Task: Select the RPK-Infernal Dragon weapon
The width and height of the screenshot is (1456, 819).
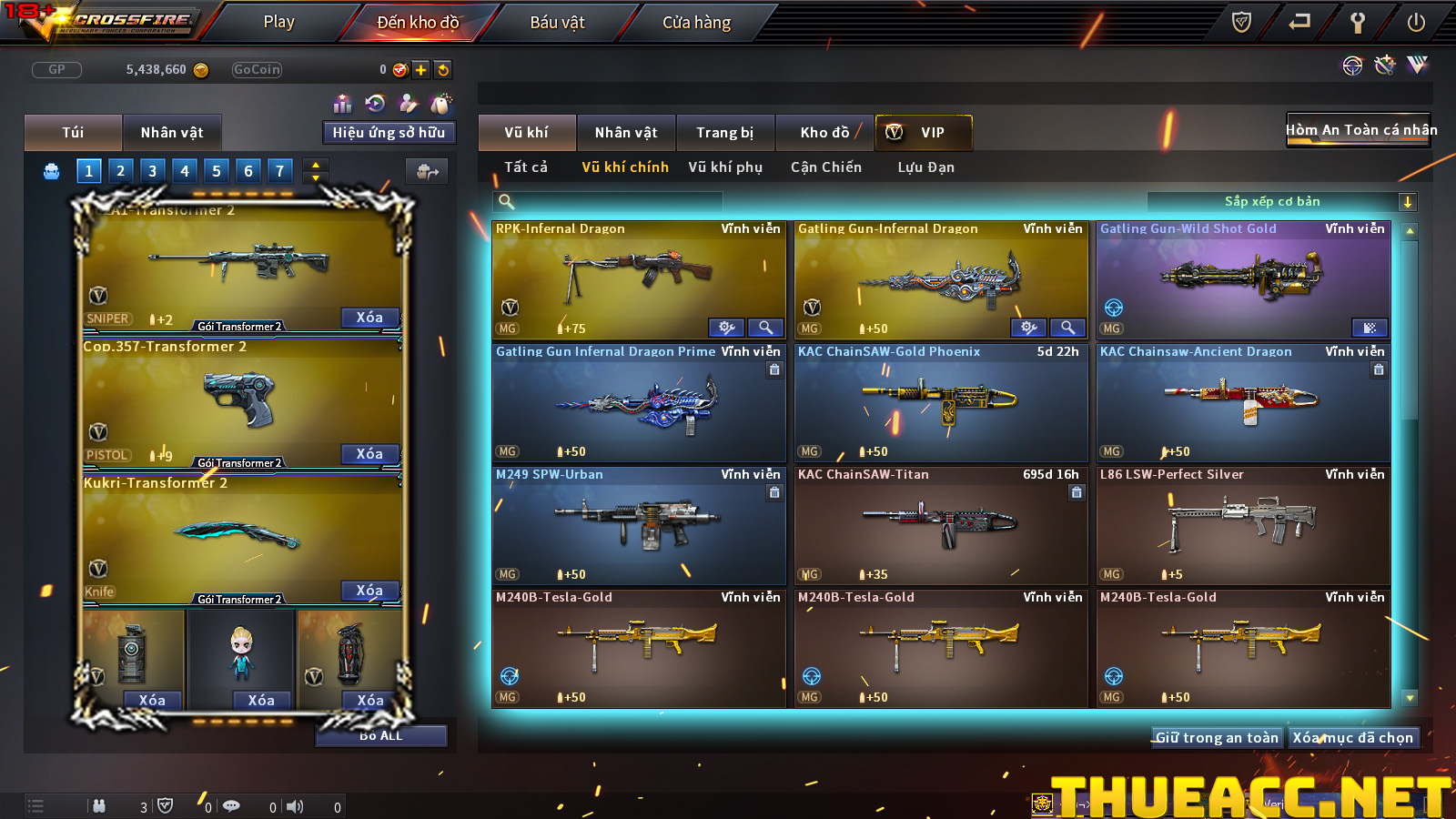Action: point(638,279)
